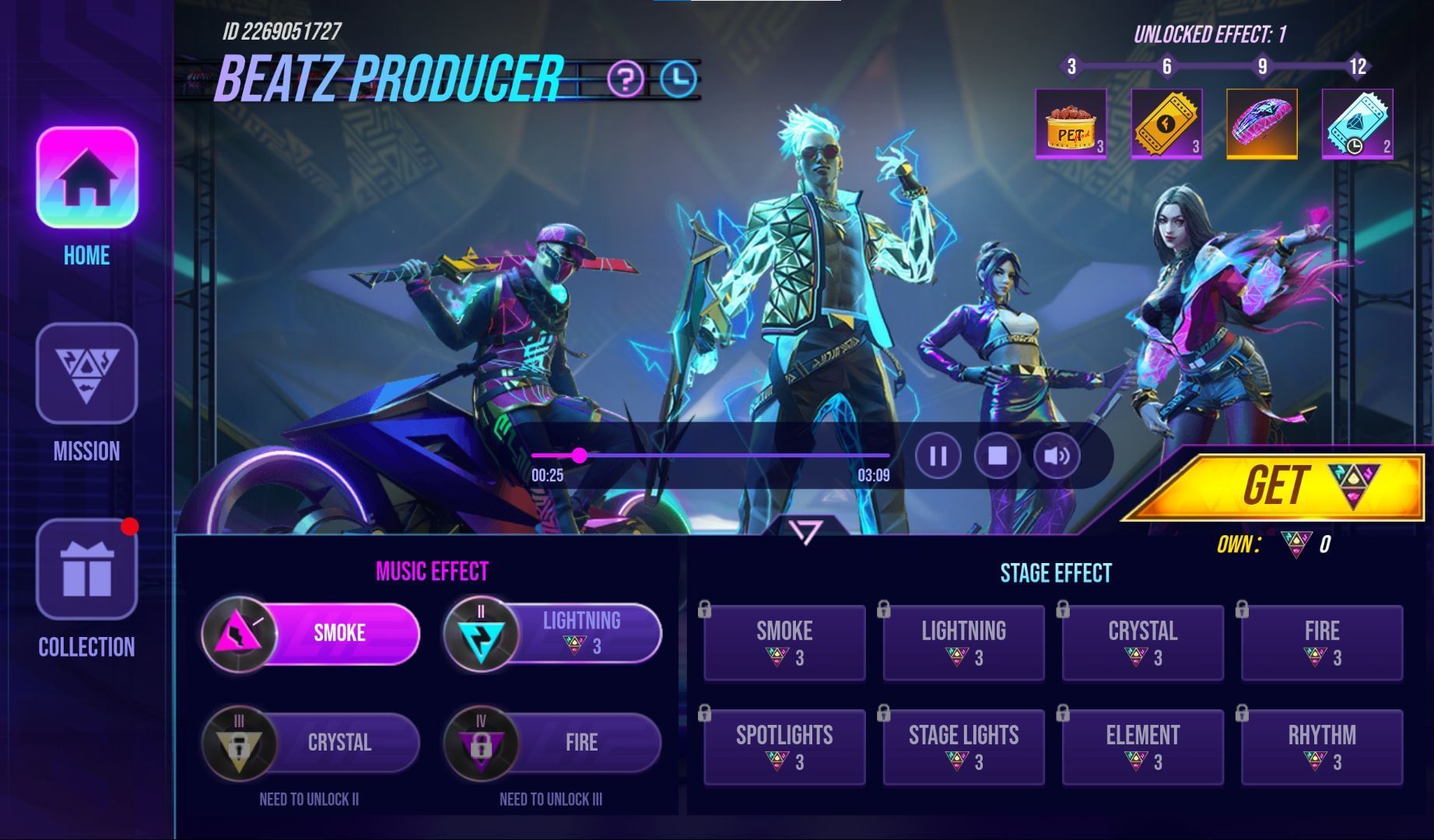
Task: Open the Home tab
Action: coord(86,179)
